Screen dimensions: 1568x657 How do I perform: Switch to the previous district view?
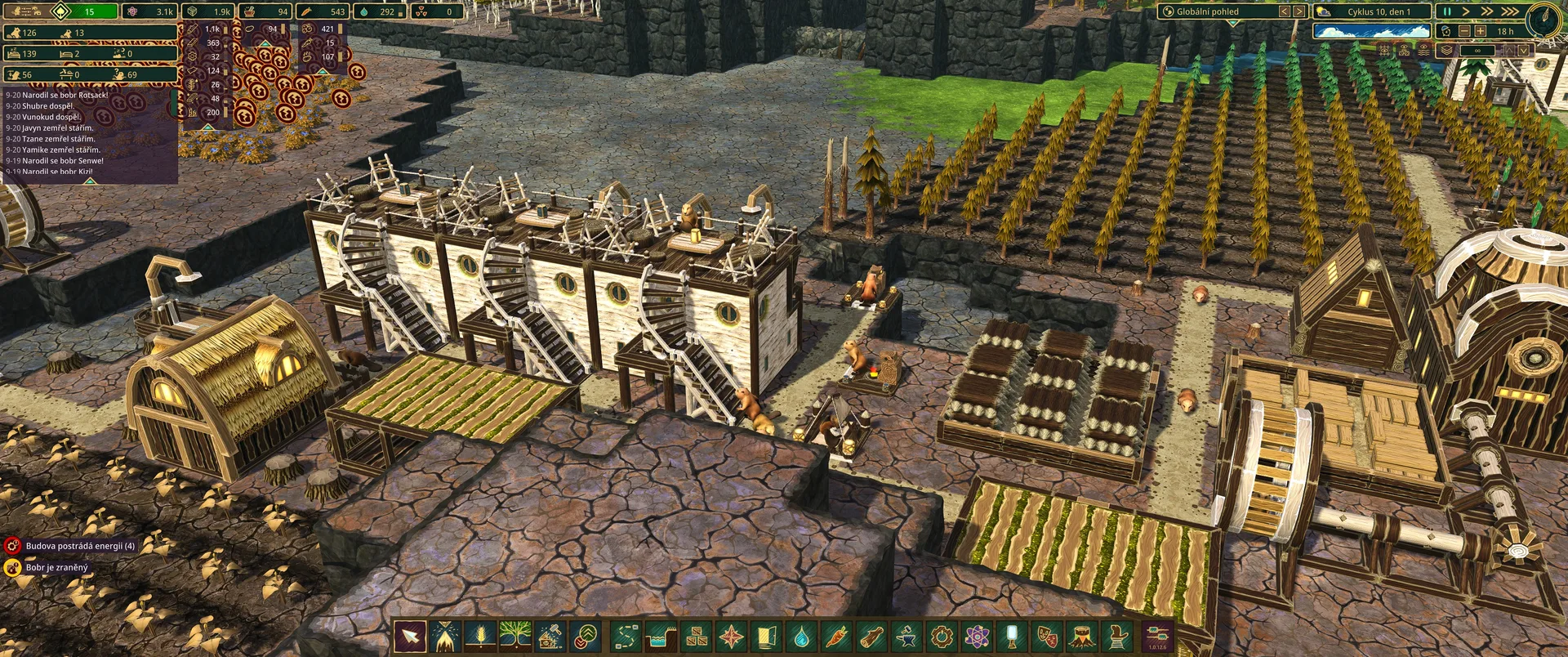click(1284, 11)
